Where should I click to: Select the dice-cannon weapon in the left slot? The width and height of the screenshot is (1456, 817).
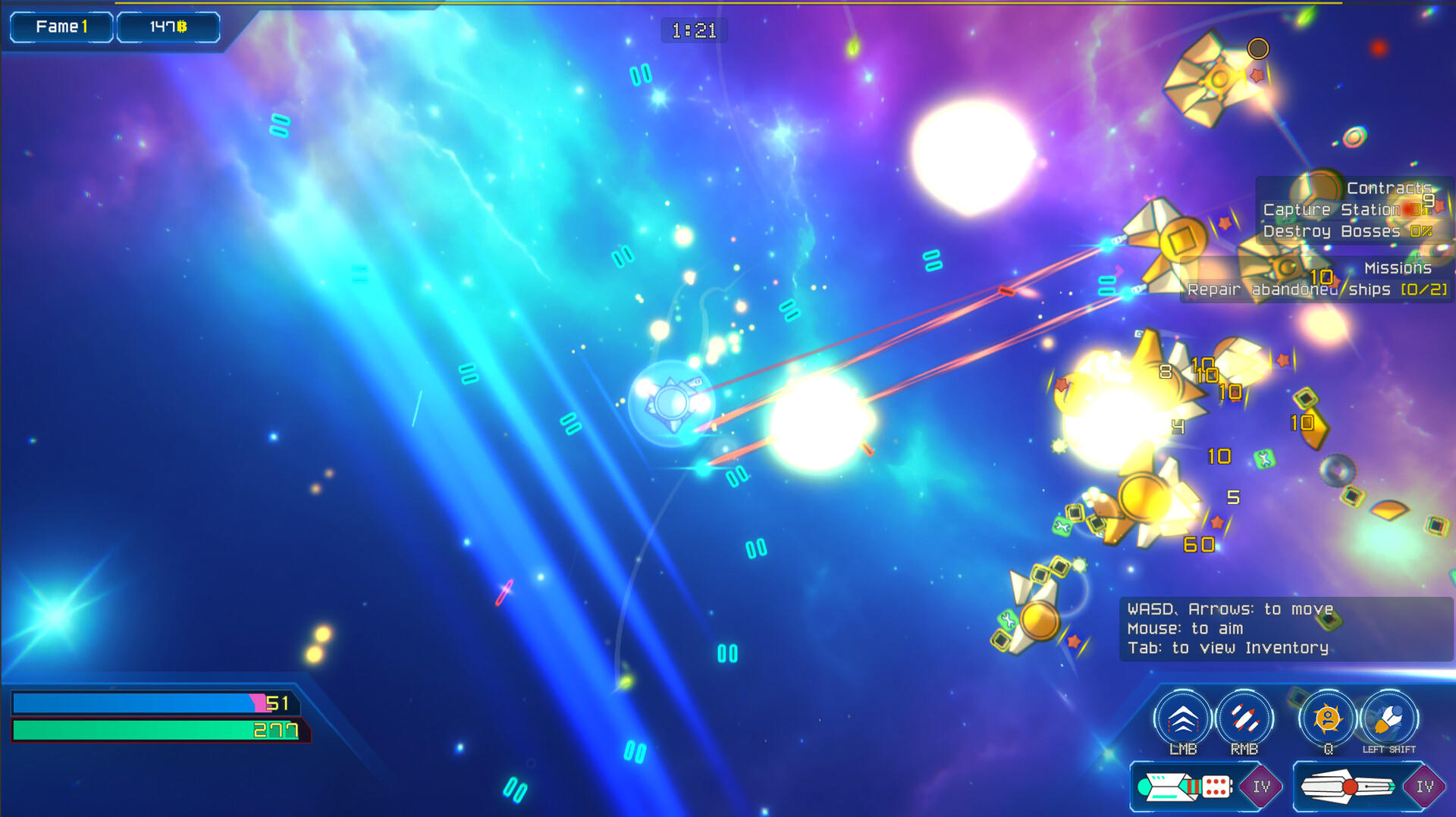(1183, 785)
